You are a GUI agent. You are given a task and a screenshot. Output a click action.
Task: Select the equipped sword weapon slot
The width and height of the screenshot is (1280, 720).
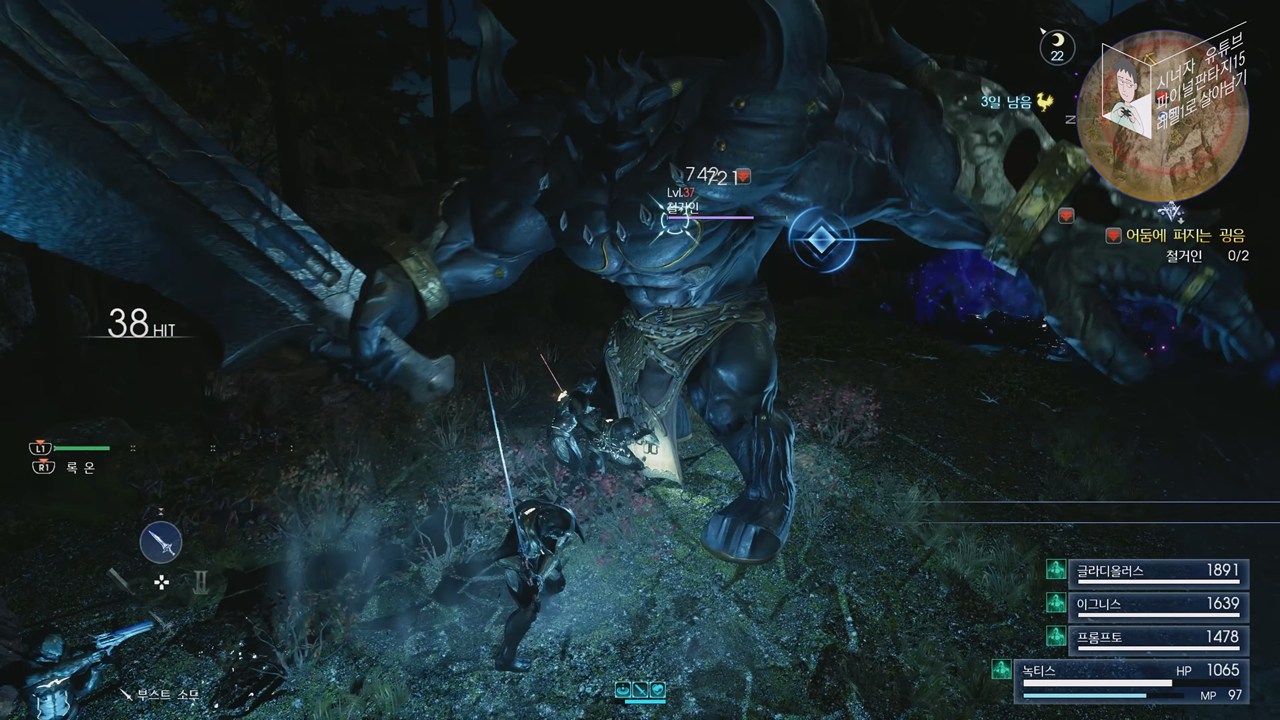point(161,543)
